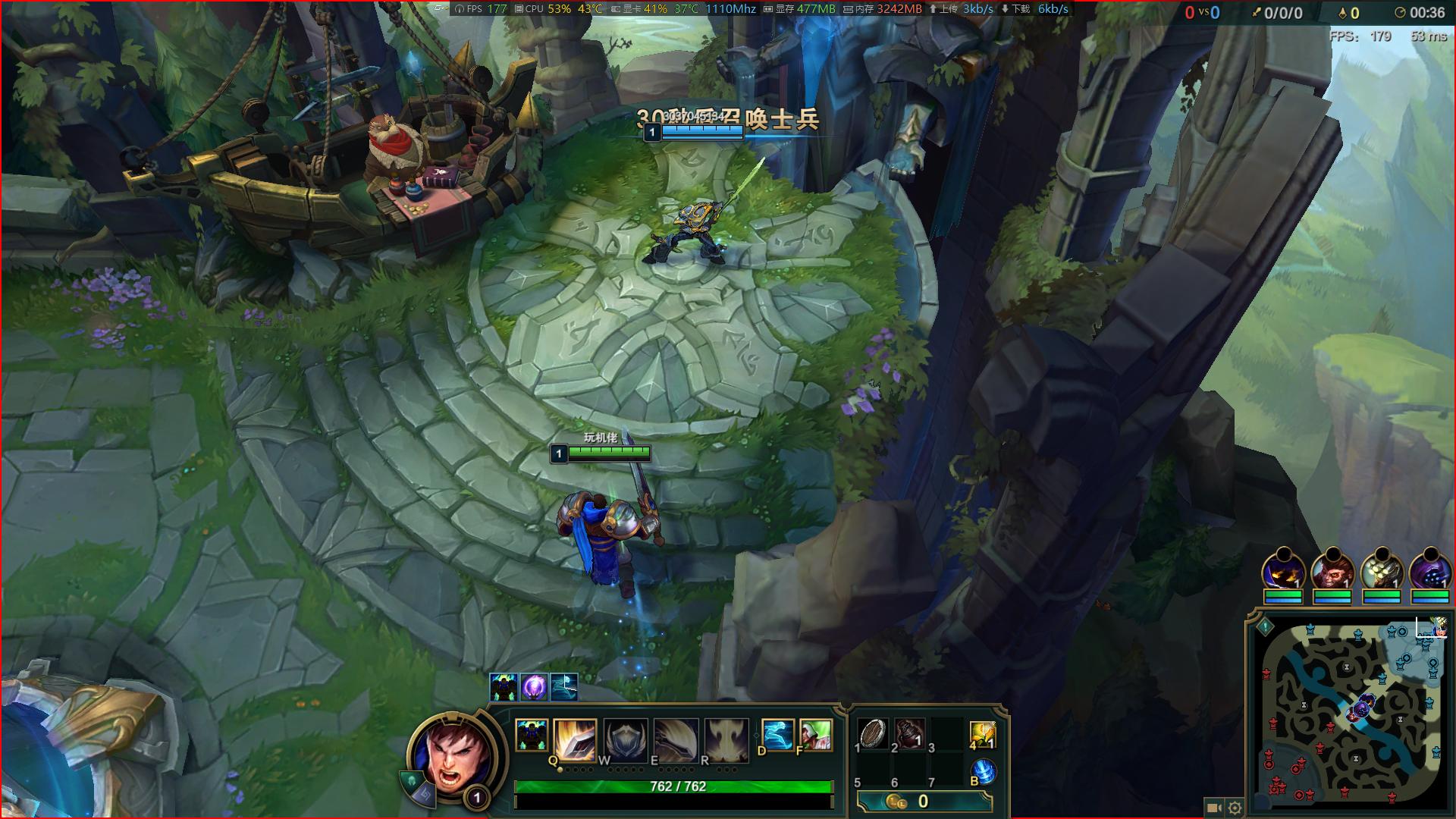Select the Doran's Shield item slot

(873, 734)
